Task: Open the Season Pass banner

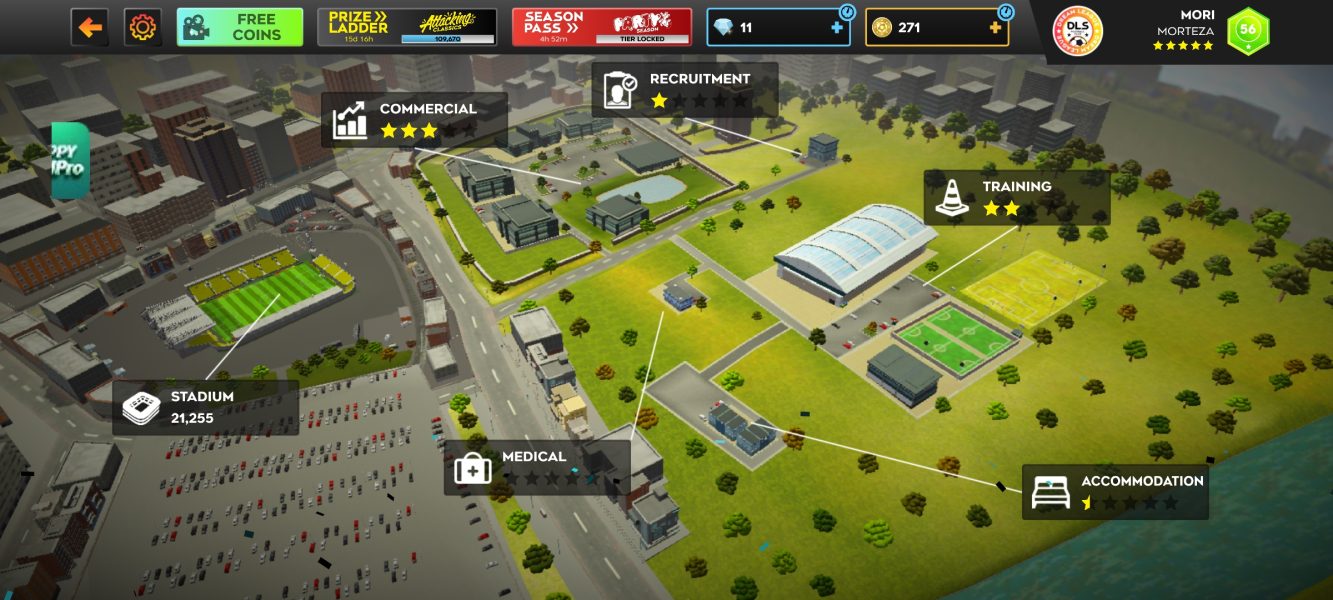Action: [x=601, y=27]
